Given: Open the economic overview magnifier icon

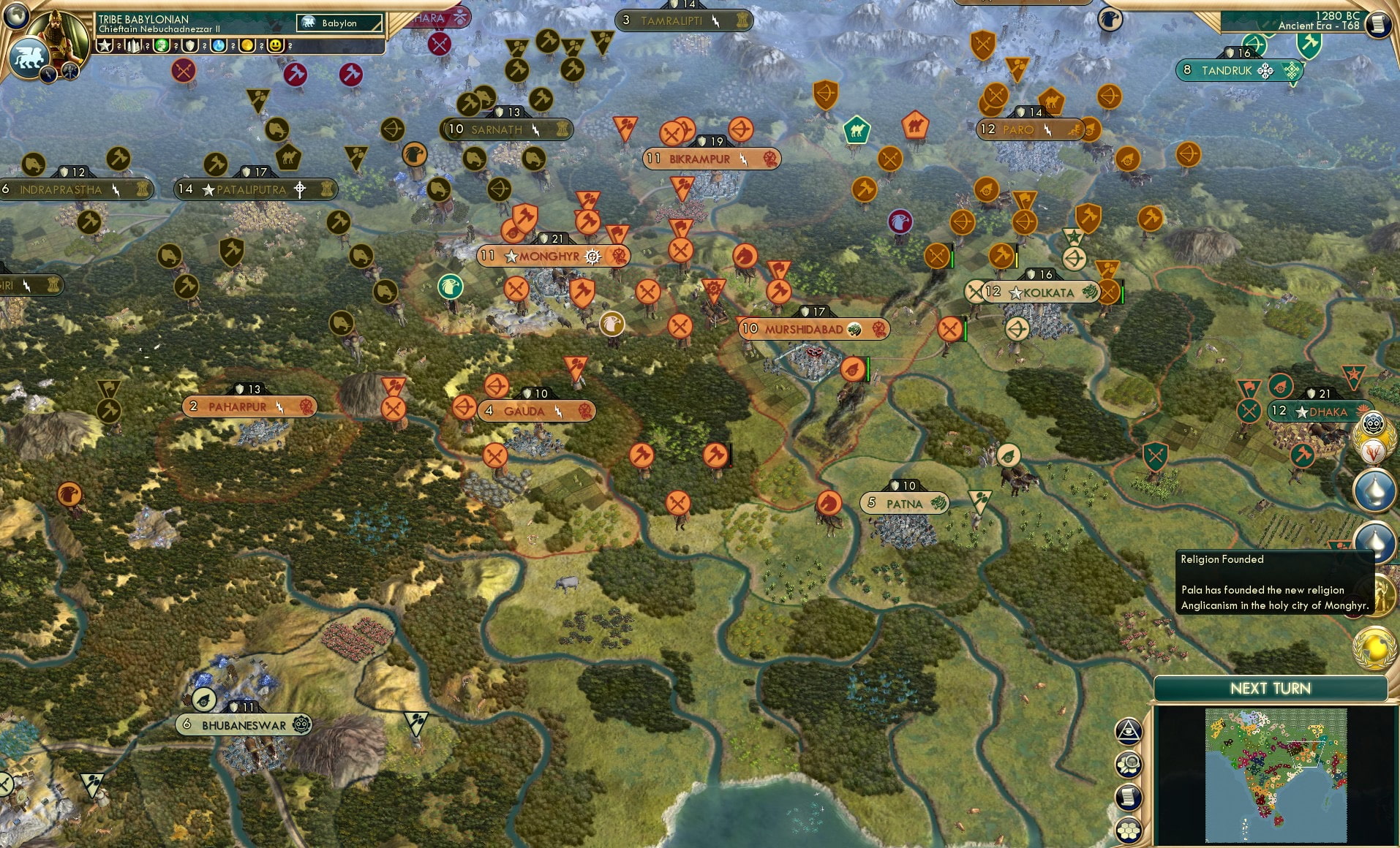Looking at the screenshot, I should click(x=1129, y=763).
